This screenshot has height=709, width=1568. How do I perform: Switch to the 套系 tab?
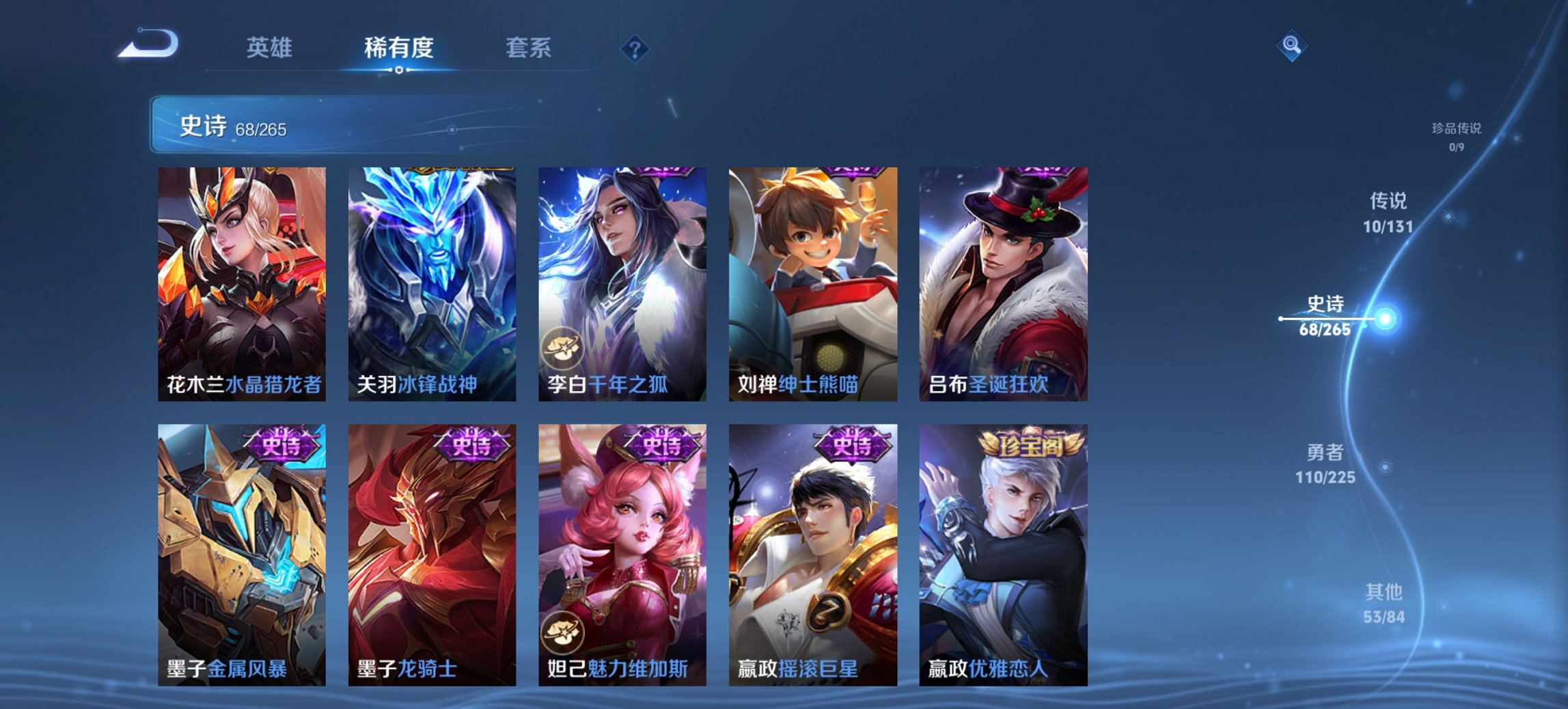[x=529, y=49]
